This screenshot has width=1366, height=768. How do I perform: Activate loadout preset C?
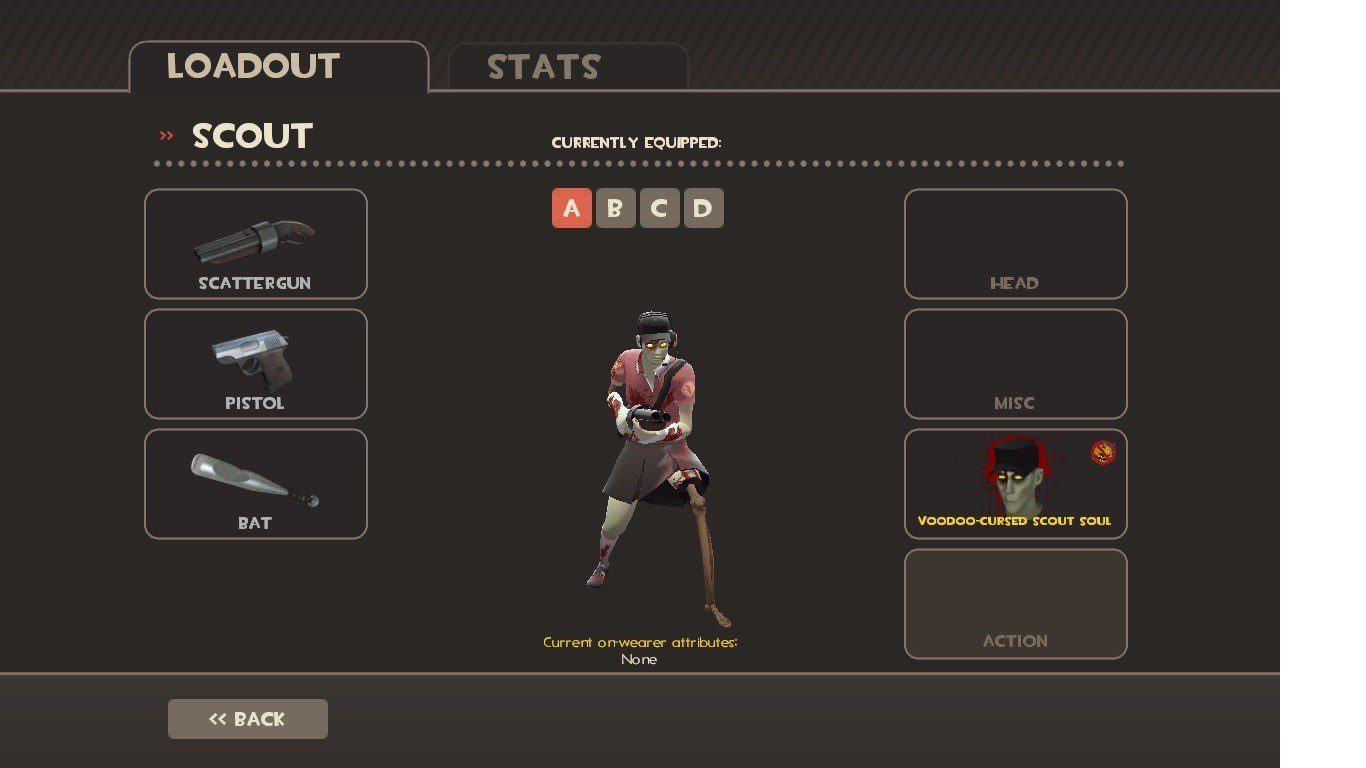659,208
